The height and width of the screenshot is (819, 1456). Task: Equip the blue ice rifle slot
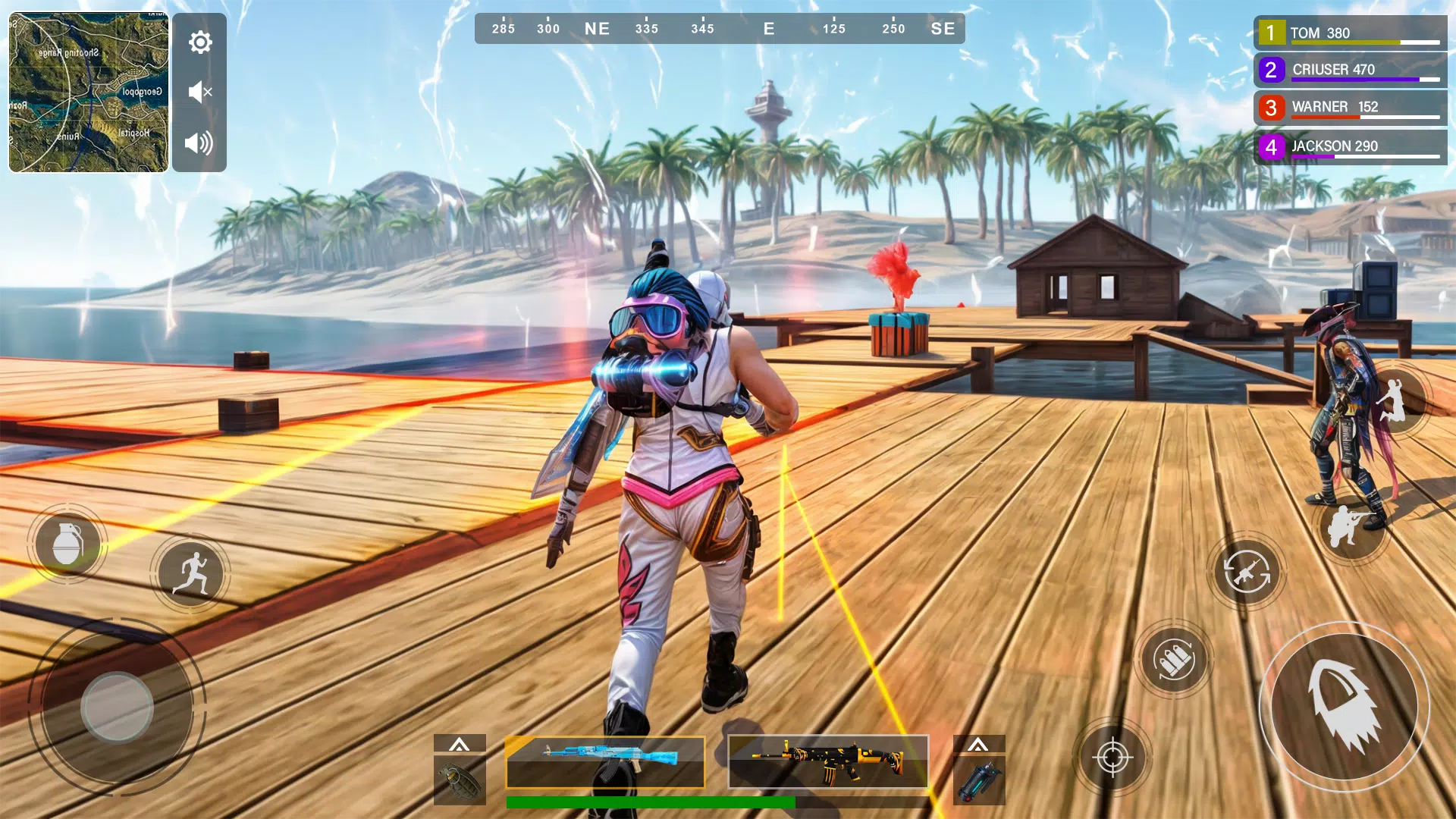click(x=605, y=761)
